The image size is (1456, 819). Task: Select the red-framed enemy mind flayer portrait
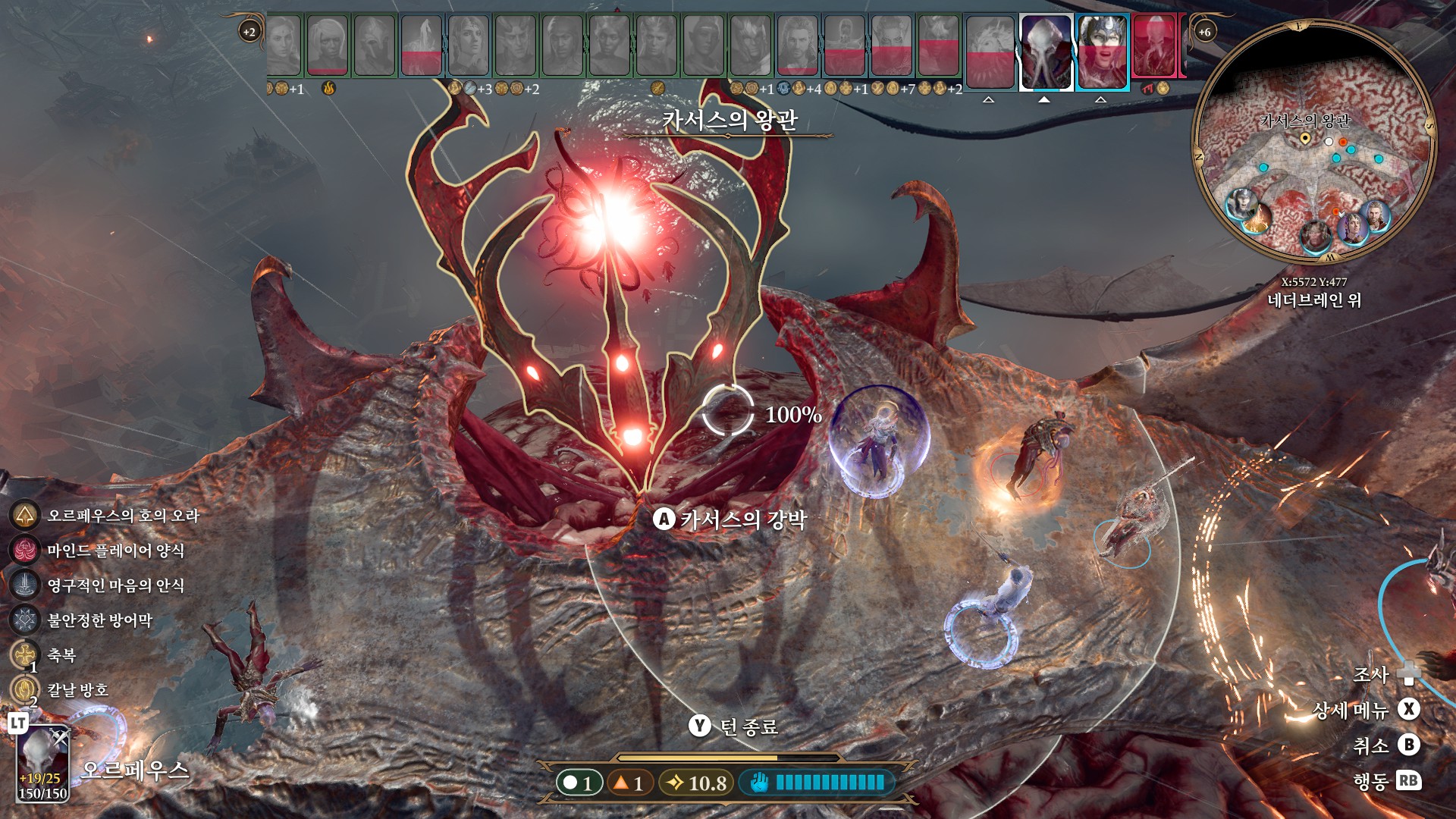(x=1154, y=47)
